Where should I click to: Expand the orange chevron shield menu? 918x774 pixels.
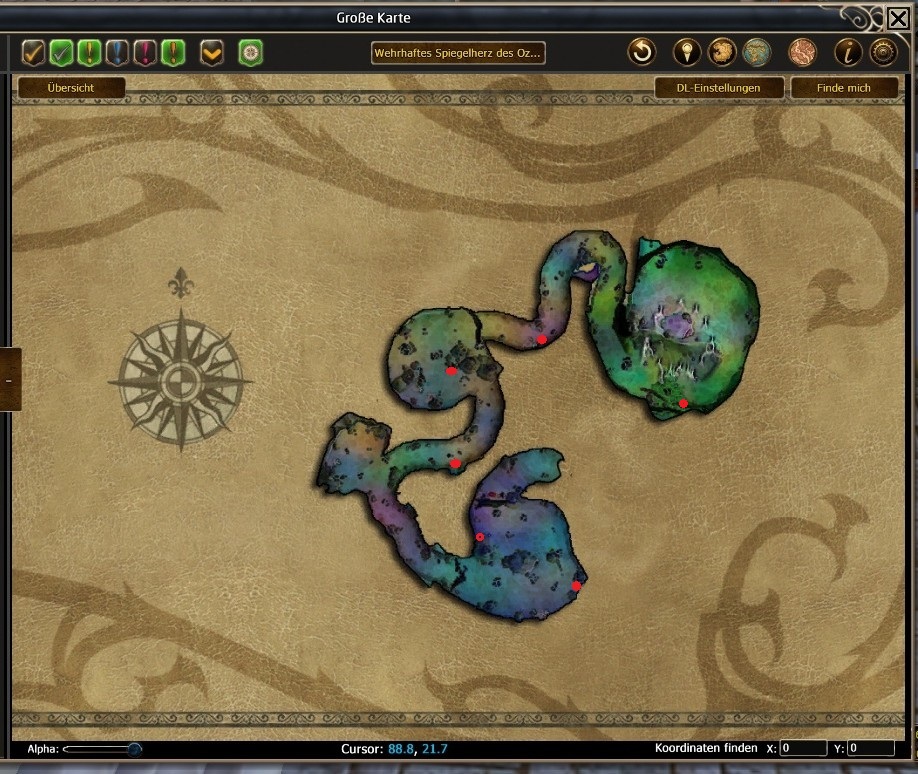(x=211, y=52)
